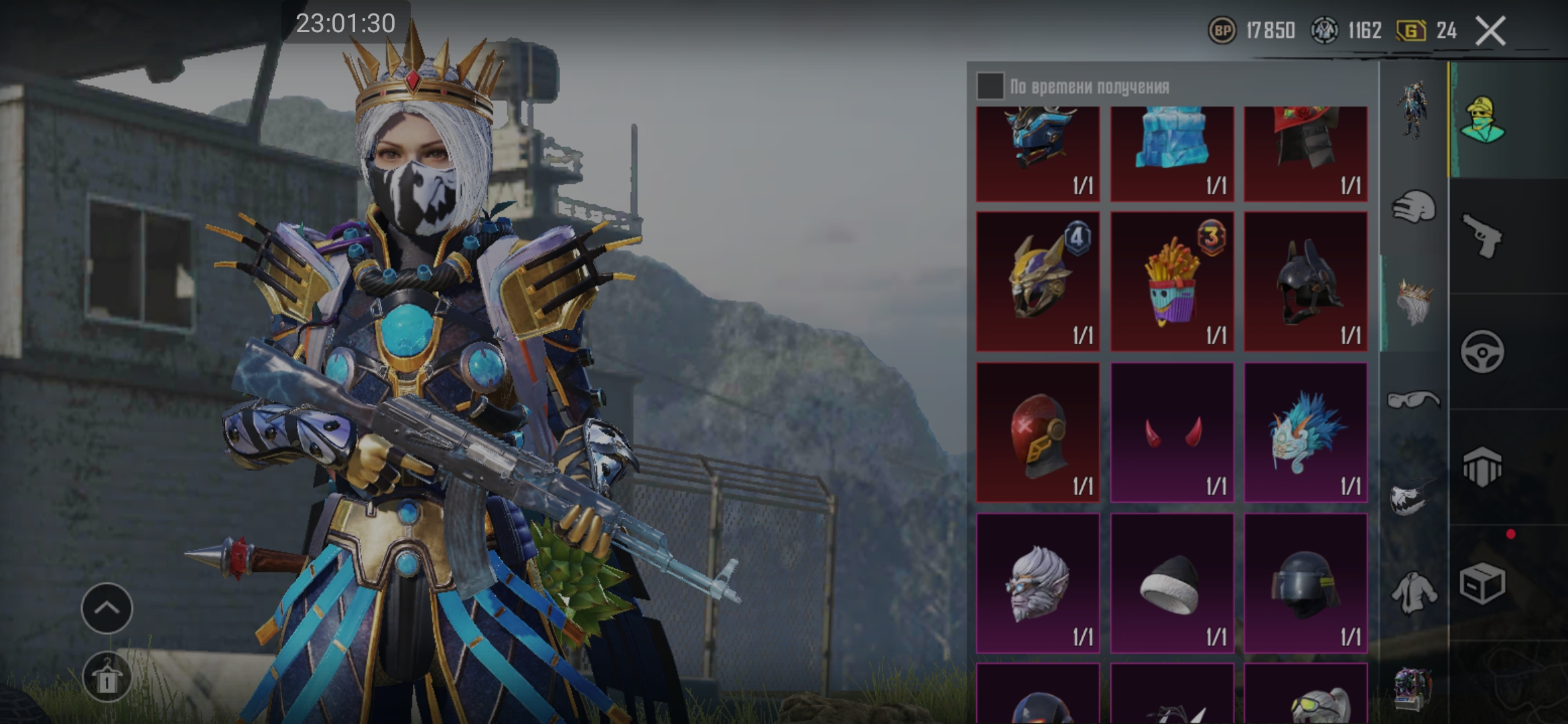Select the white-haired monkey mask
Viewport: 1568px width, 724px height.
pos(1037,583)
